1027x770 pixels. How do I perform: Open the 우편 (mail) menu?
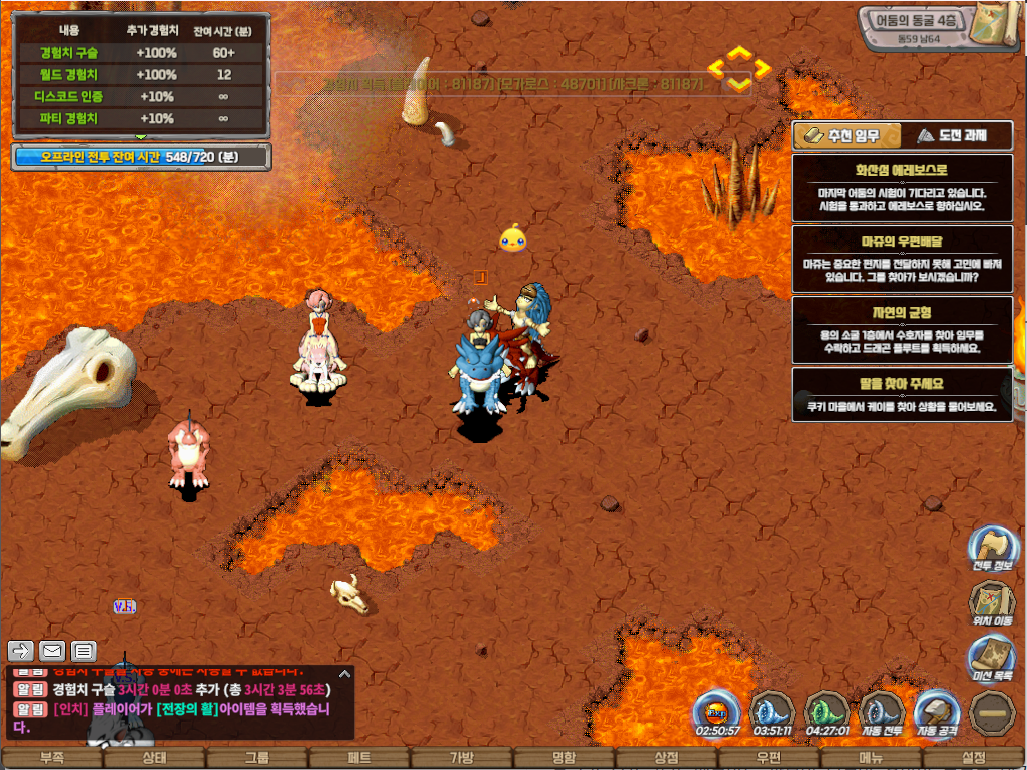point(769,758)
